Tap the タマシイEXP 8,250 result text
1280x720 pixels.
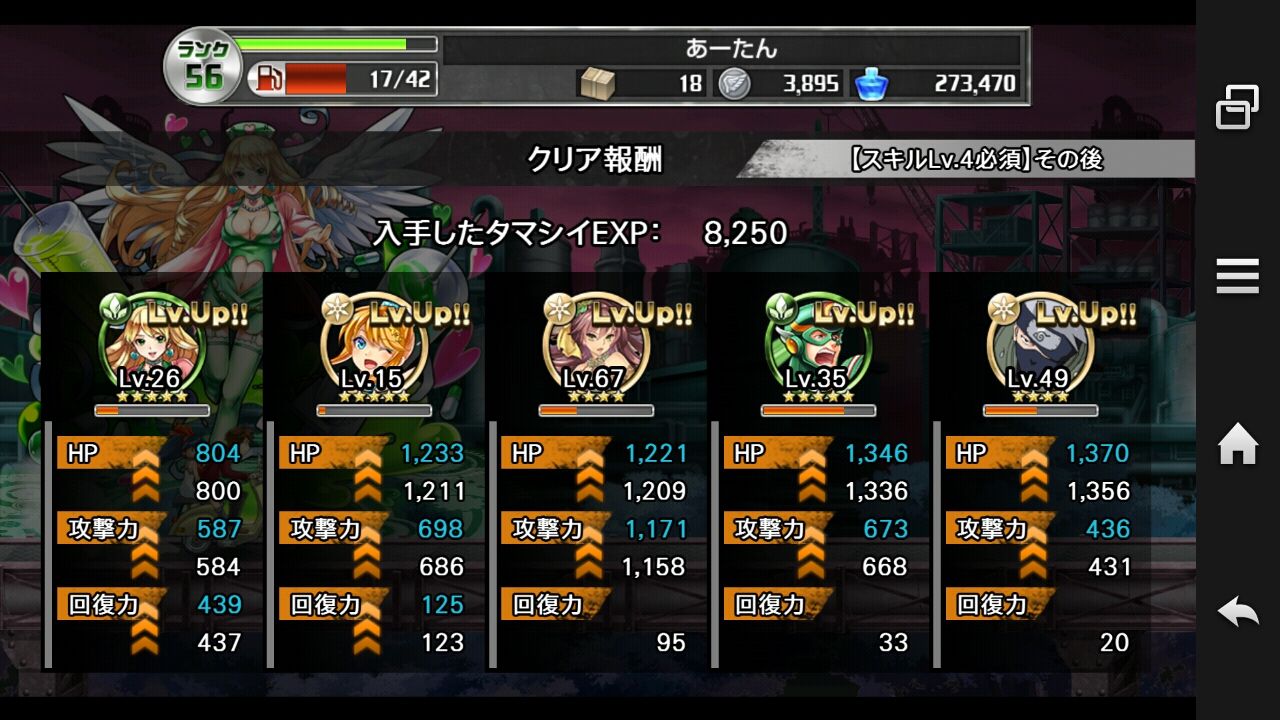click(580, 231)
